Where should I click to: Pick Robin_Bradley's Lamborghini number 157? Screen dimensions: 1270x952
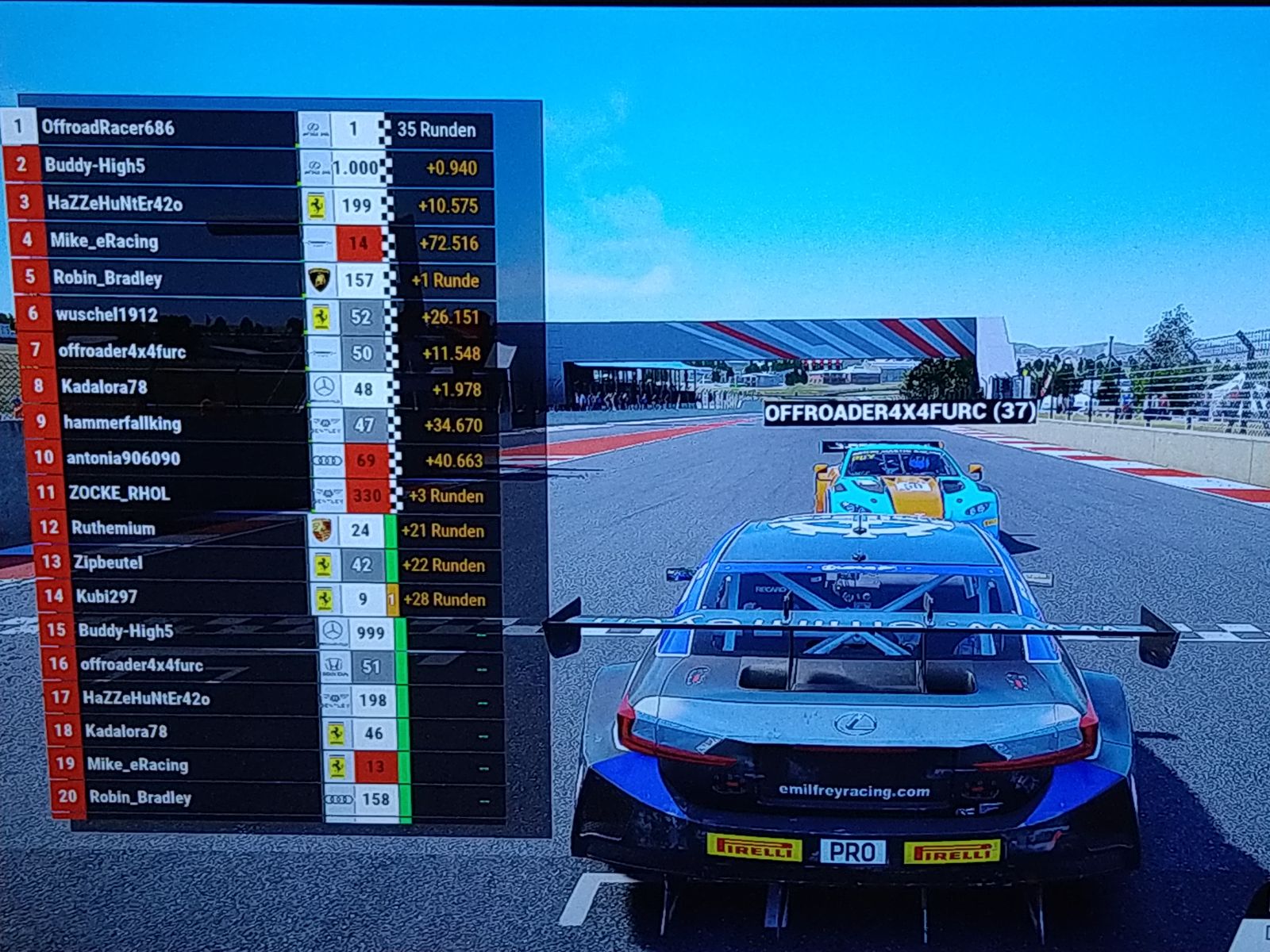(x=107, y=278)
